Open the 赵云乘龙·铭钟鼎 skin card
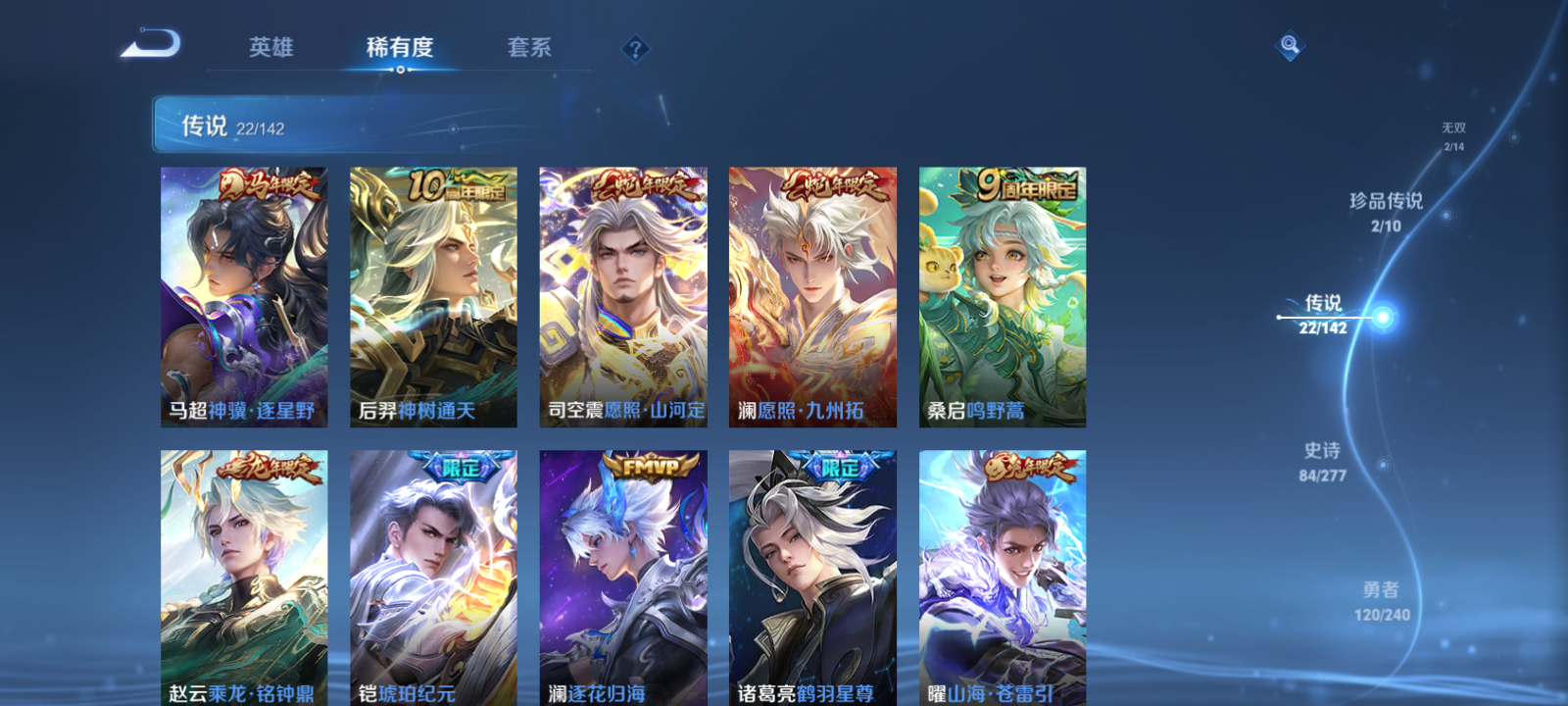The height and width of the screenshot is (706, 1568). click(x=244, y=579)
